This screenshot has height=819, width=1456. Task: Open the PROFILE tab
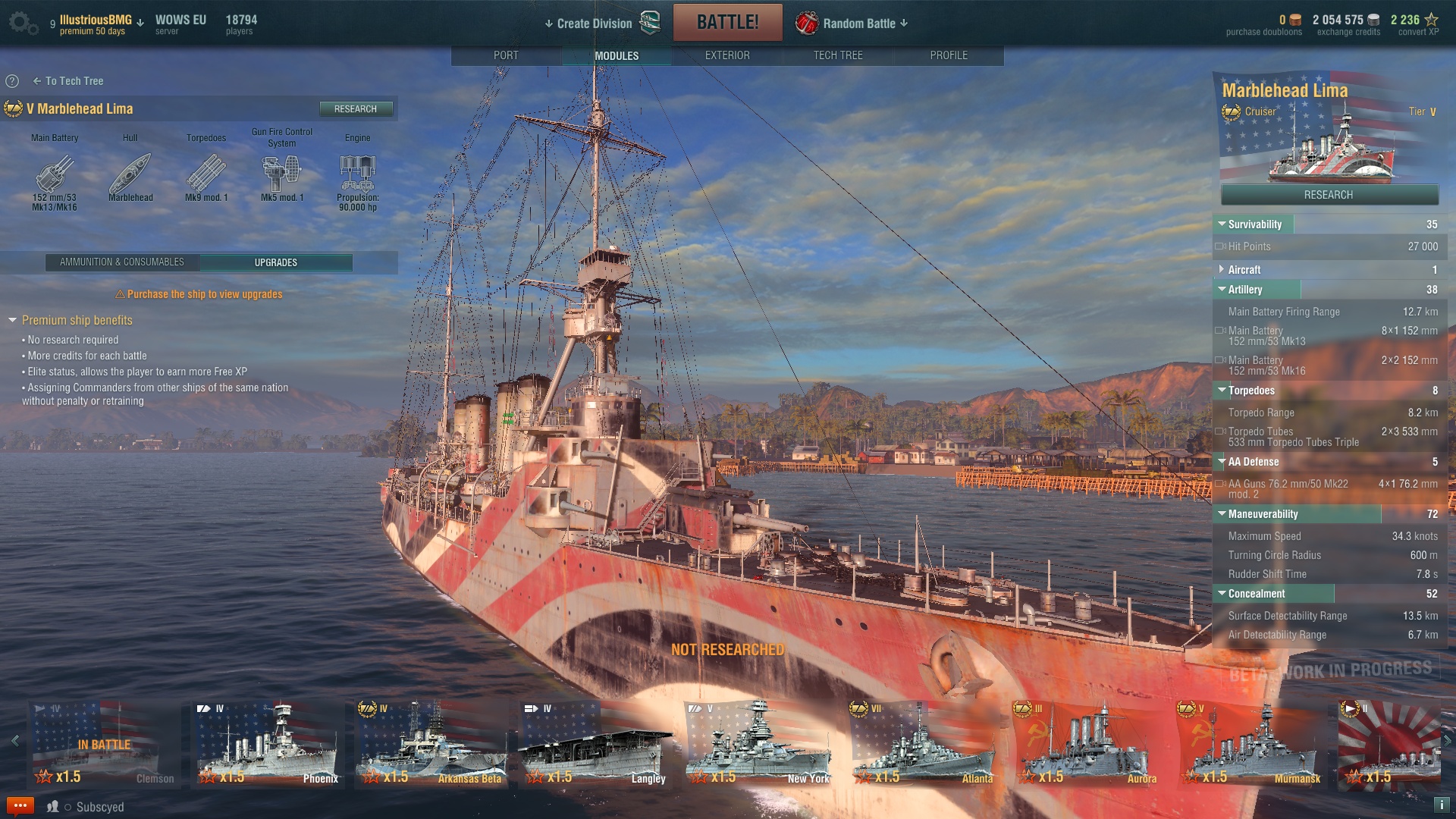(x=949, y=55)
